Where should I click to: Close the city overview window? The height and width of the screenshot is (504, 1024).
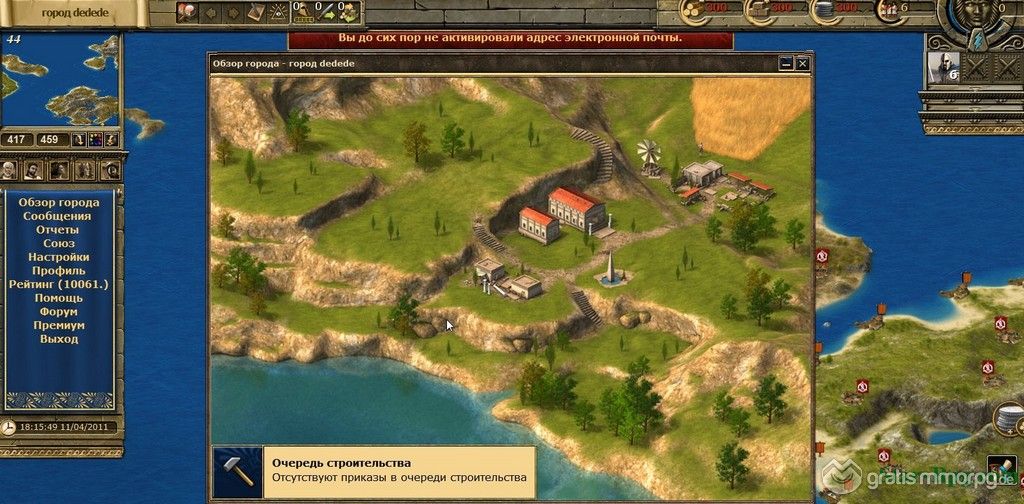coord(802,63)
